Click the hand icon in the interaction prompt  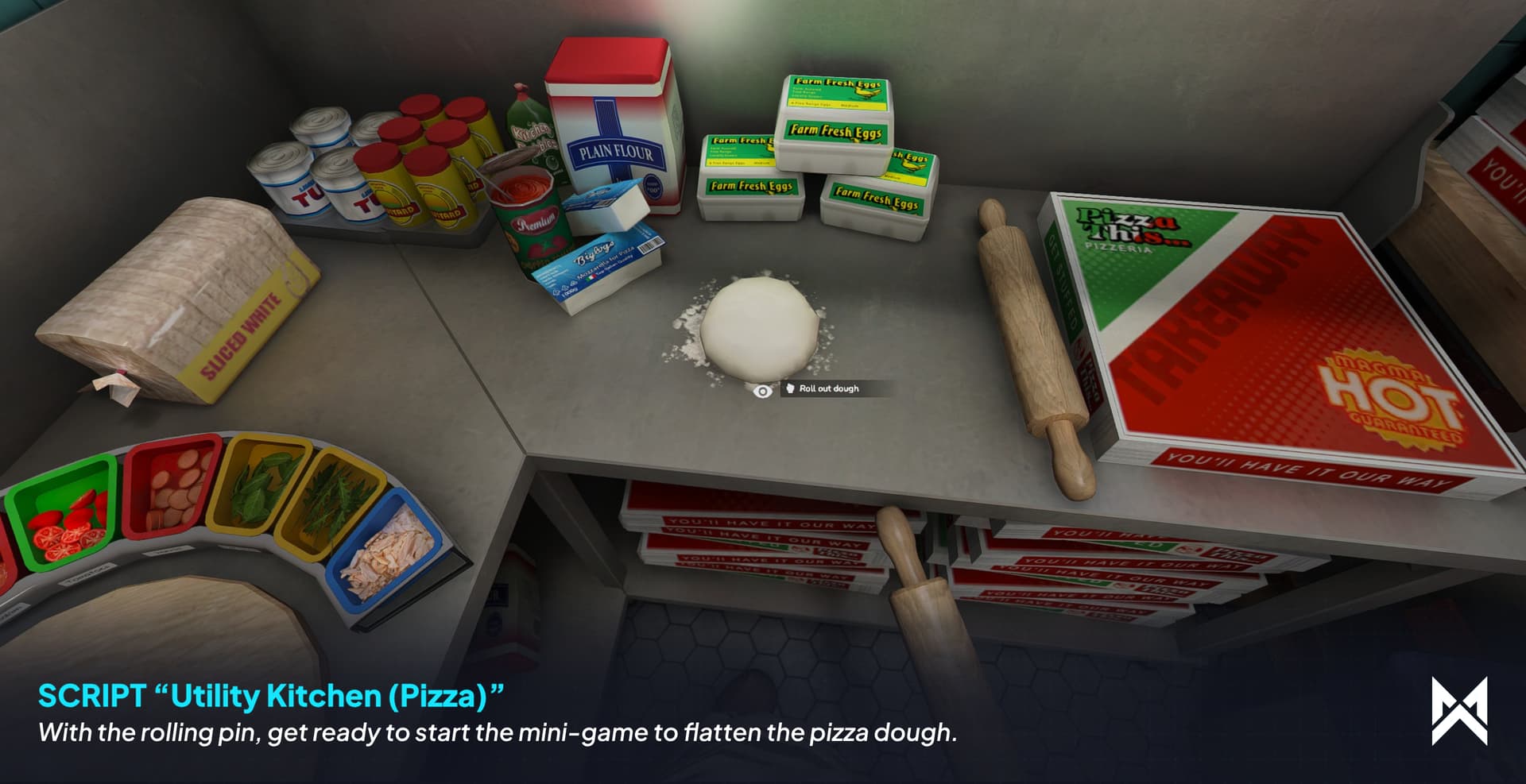[x=790, y=389]
